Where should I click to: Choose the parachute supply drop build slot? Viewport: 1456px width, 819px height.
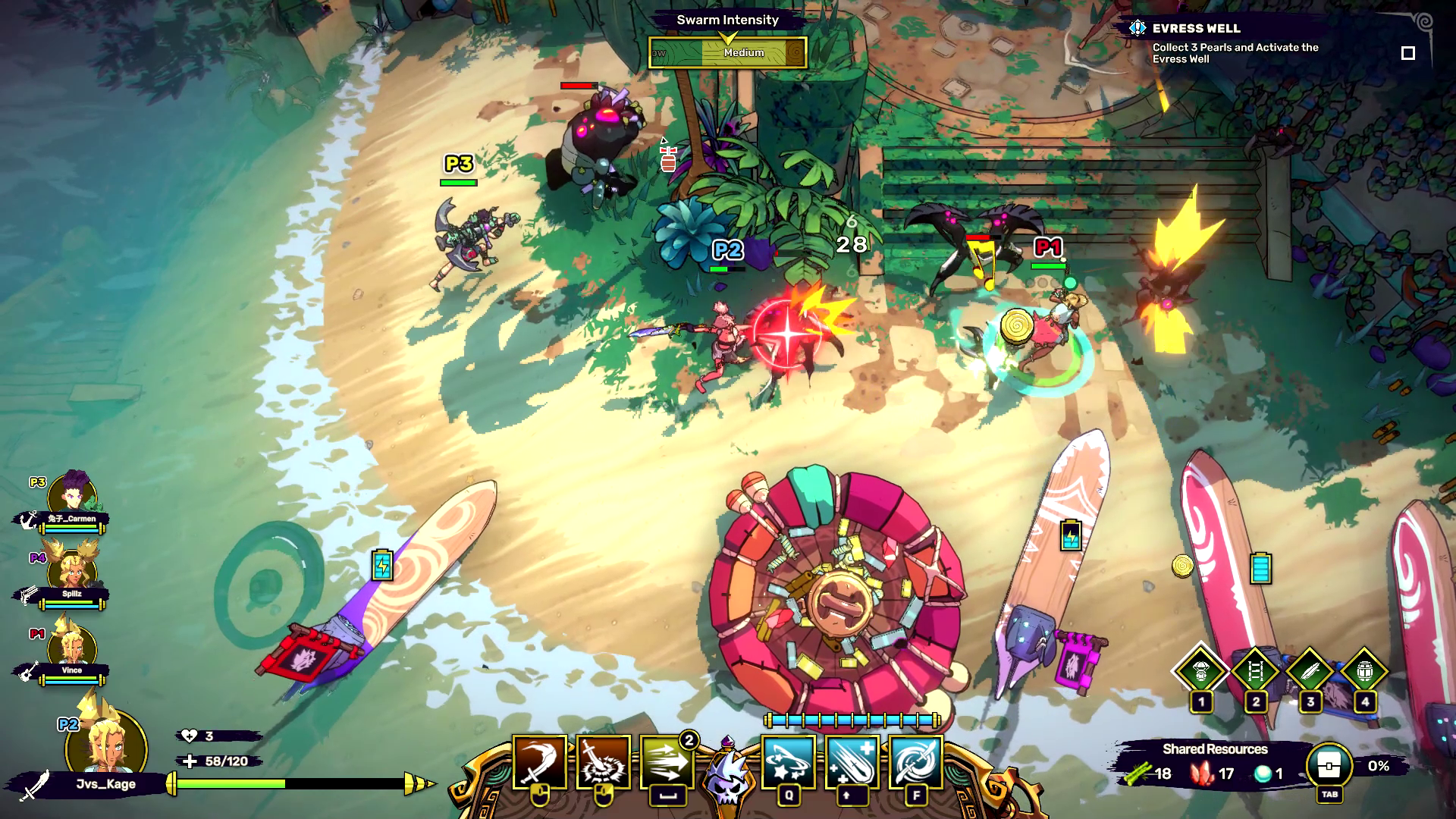click(x=1201, y=671)
